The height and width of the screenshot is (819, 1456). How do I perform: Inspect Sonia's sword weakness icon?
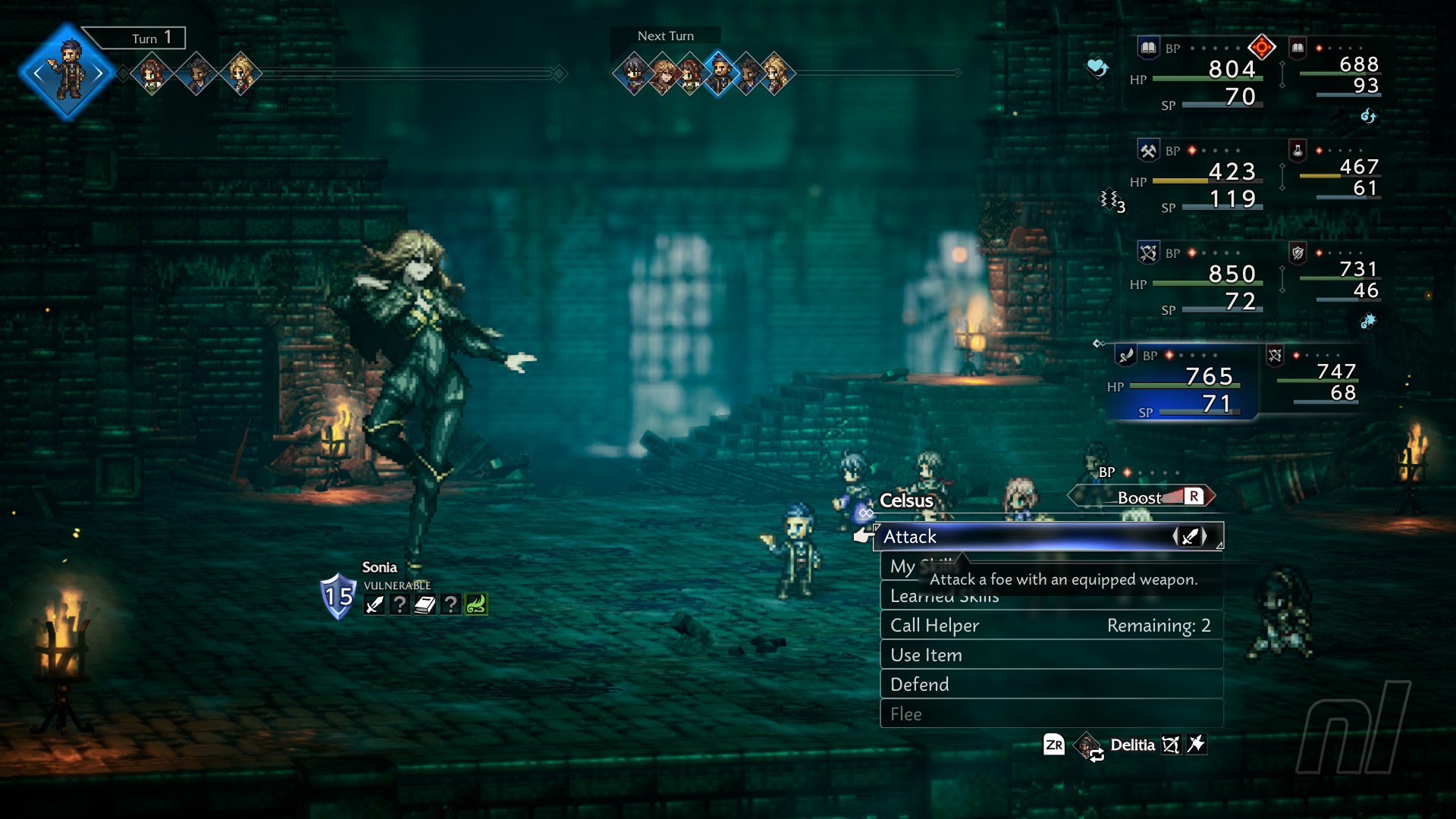375,604
